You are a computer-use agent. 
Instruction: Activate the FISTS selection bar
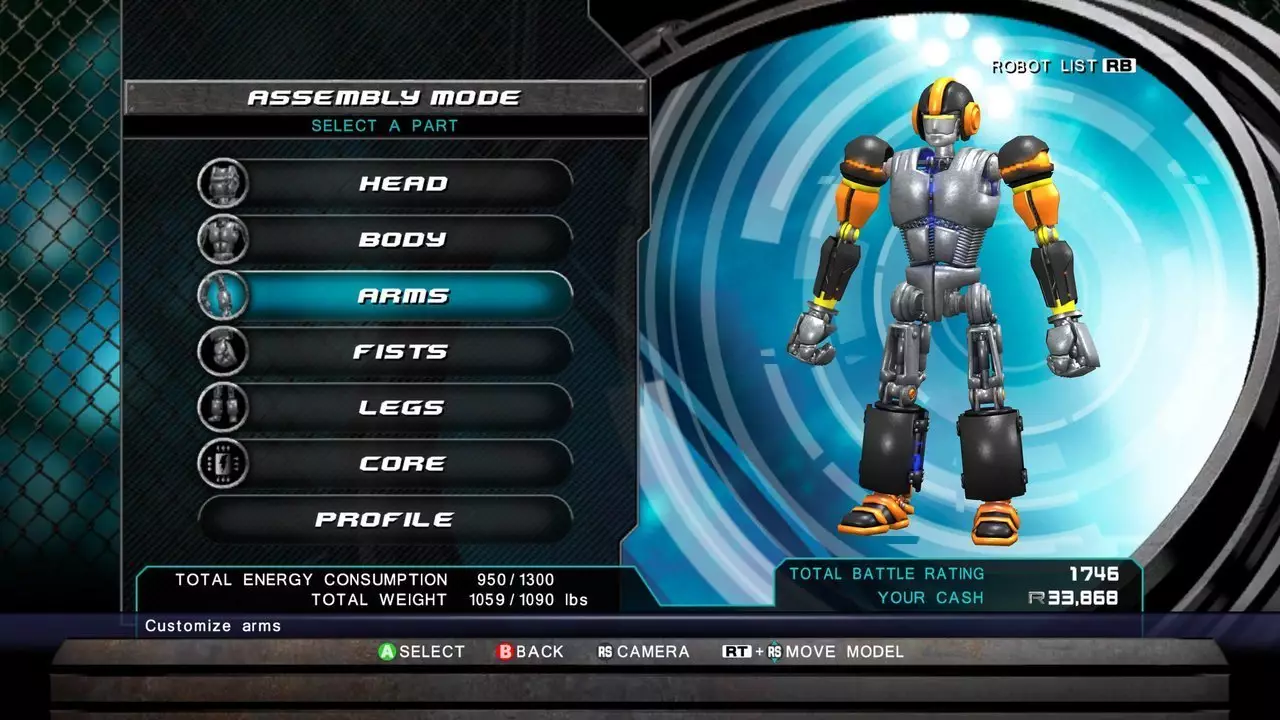pyautogui.click(x=405, y=351)
